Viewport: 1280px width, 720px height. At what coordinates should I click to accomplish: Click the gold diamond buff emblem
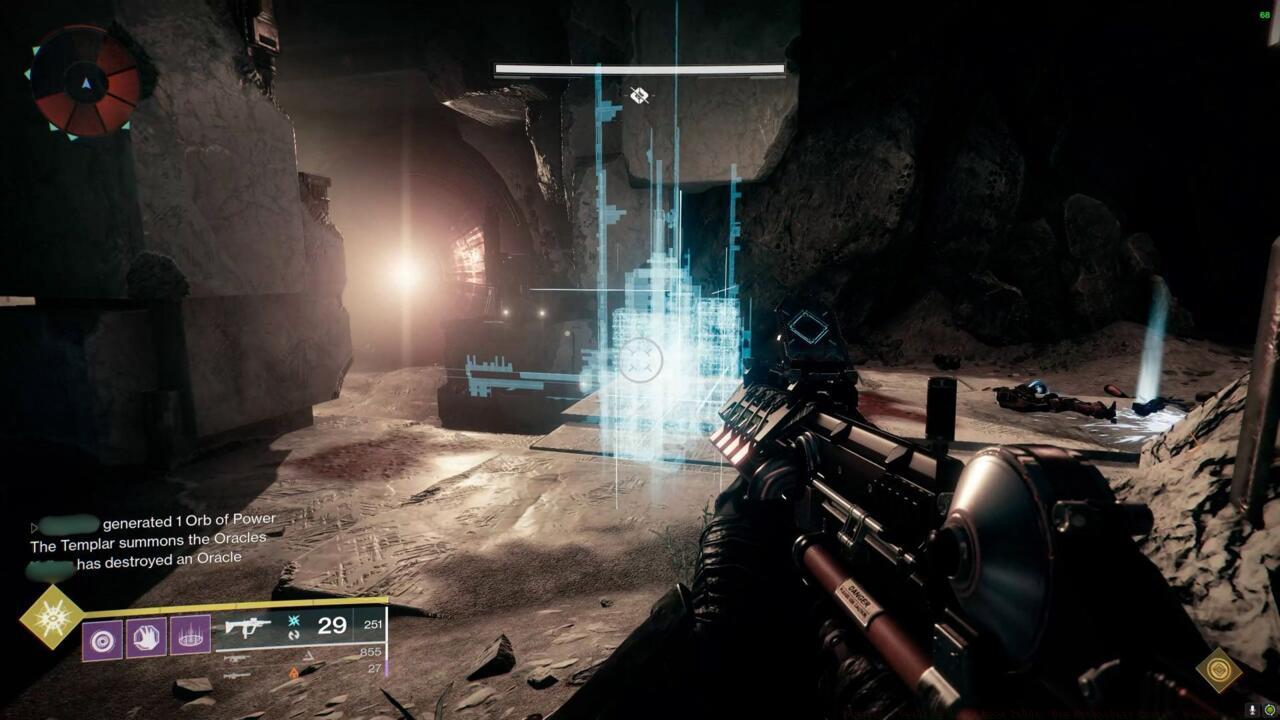pyautogui.click(x=1221, y=670)
